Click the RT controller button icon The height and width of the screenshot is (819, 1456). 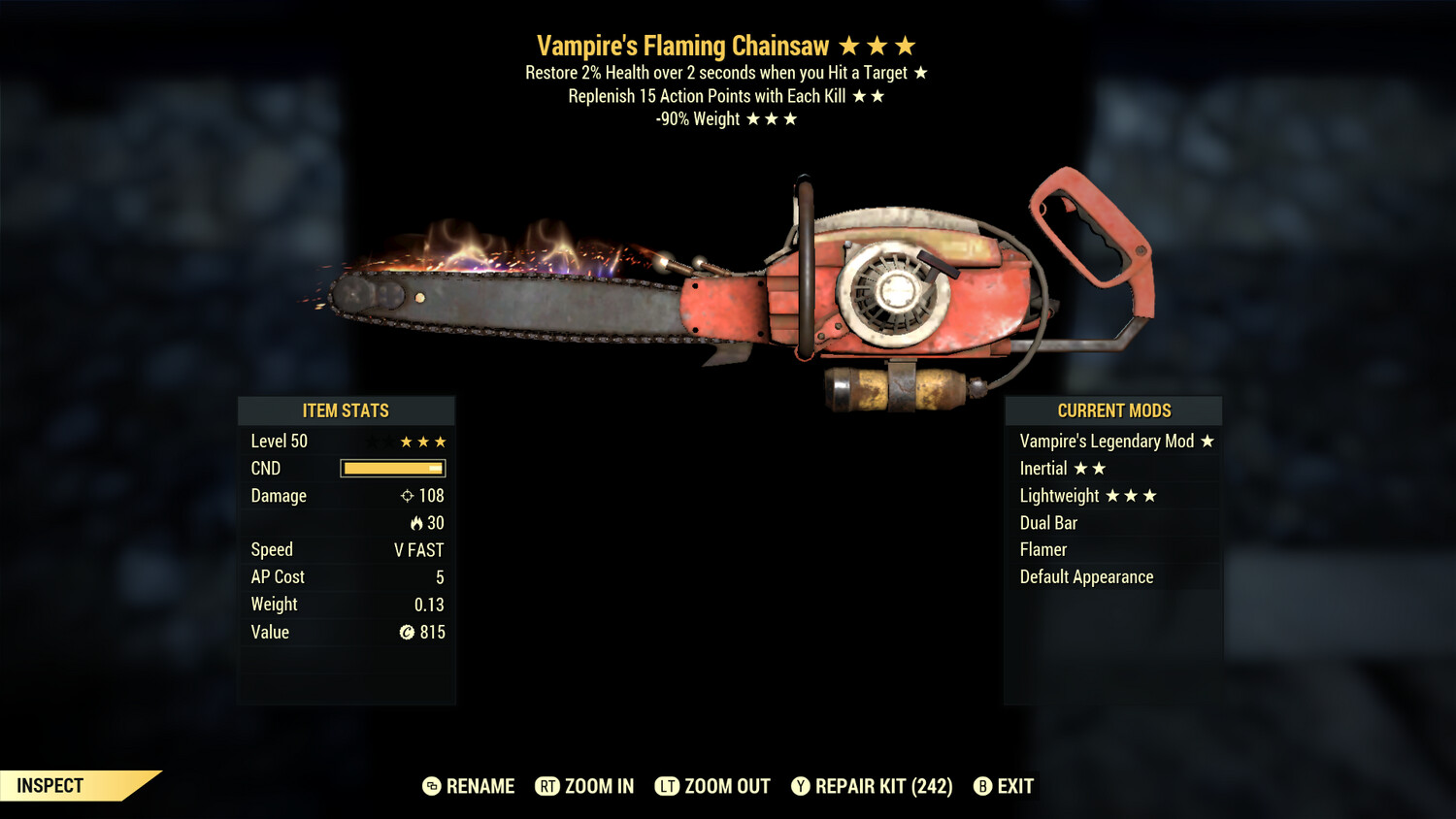[x=548, y=786]
